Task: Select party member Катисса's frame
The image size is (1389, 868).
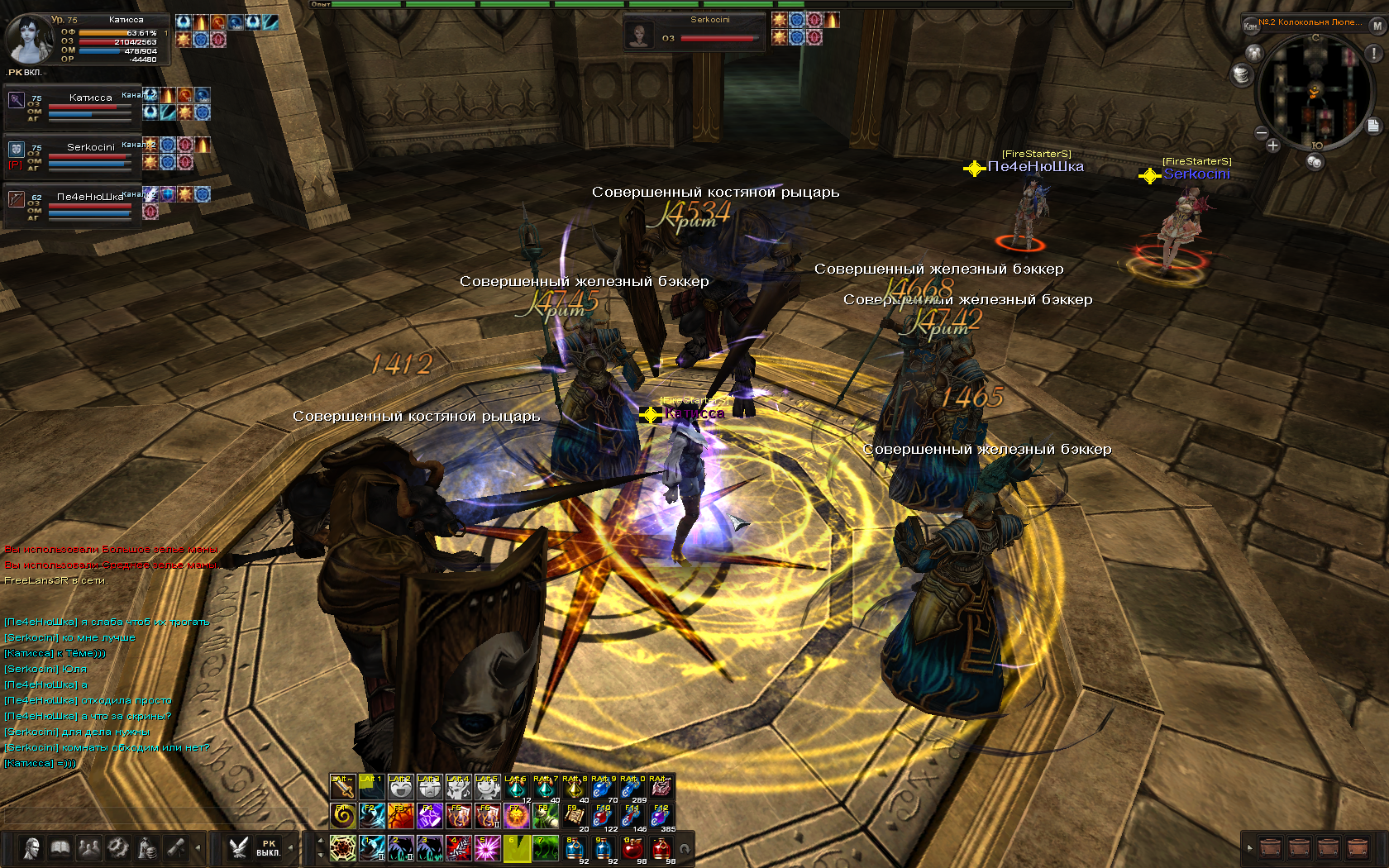Action: click(70, 106)
